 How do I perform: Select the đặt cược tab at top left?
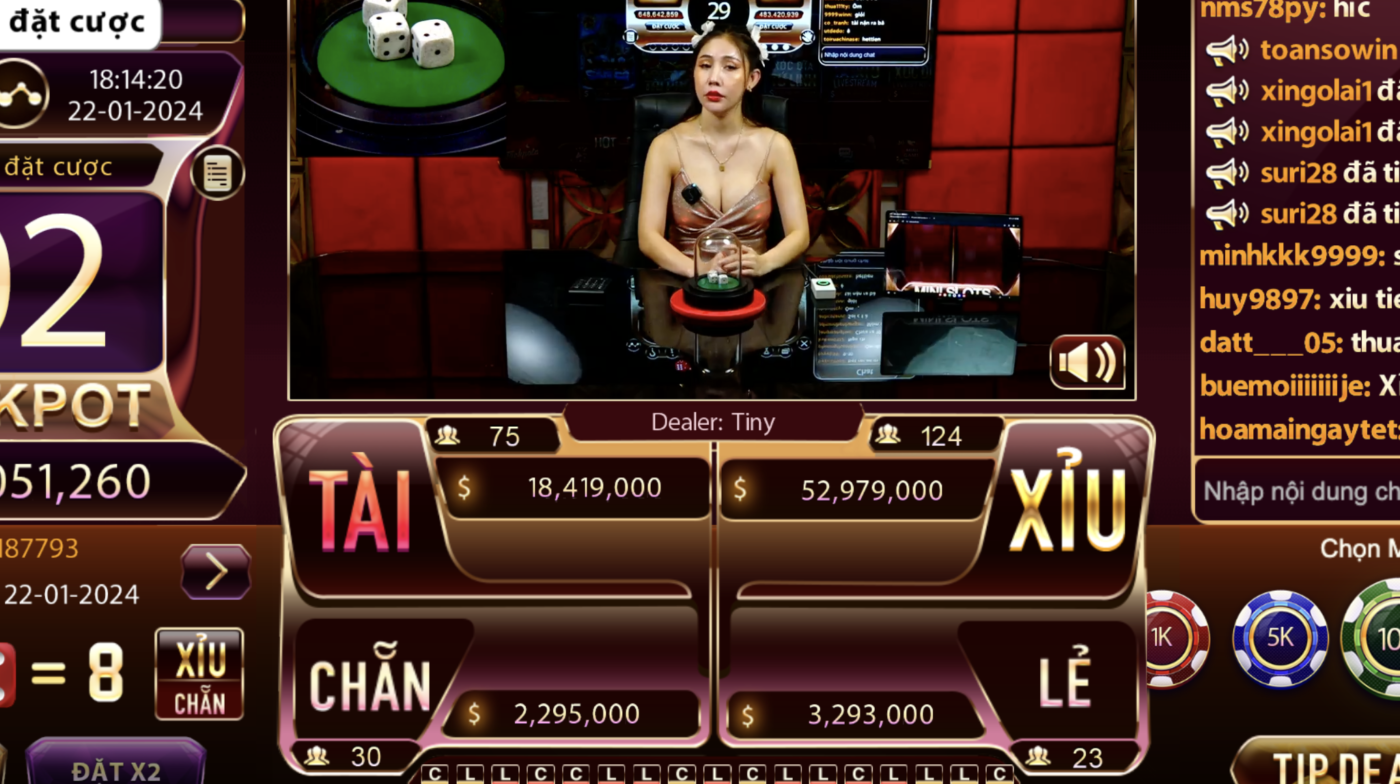click(x=78, y=20)
